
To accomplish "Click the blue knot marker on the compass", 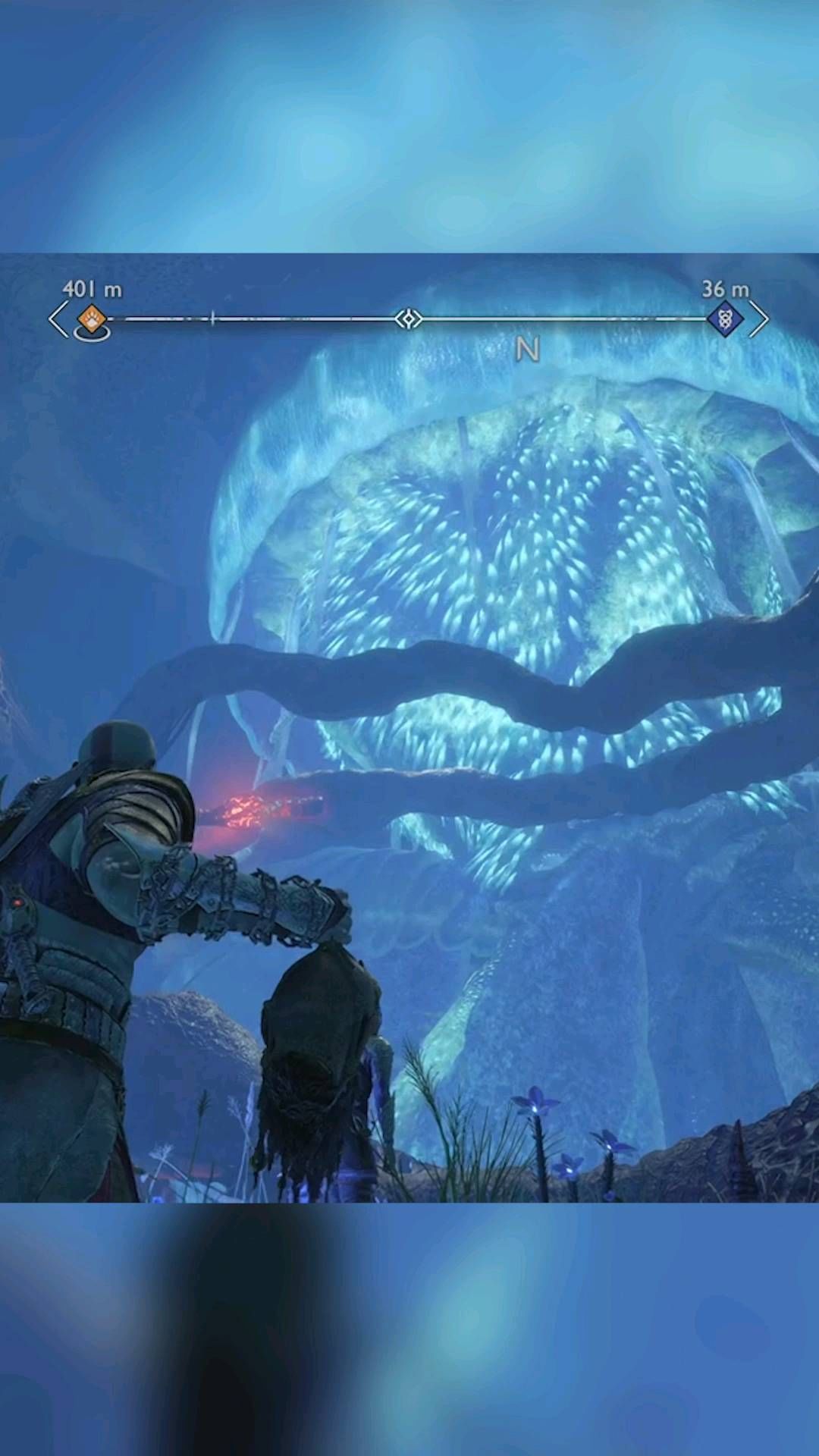I will pos(725,318).
